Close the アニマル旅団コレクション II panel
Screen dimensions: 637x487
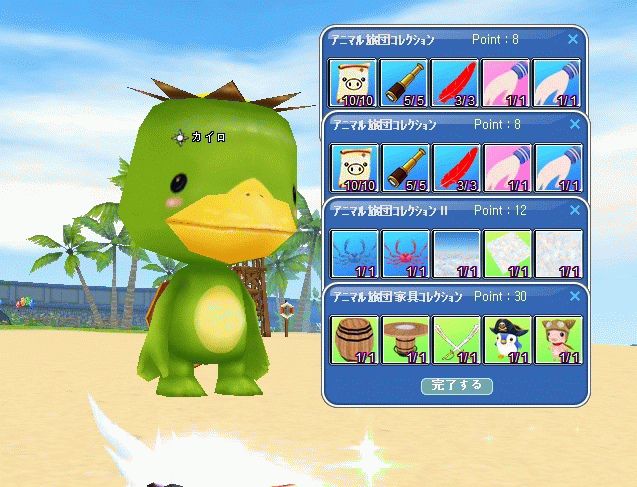(x=574, y=210)
